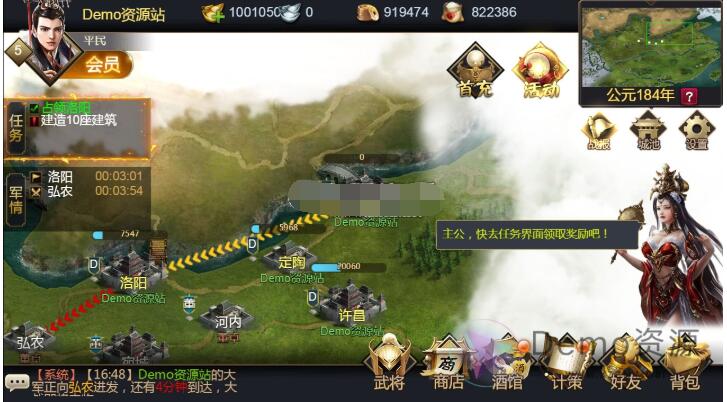Open the 设置 settings
This screenshot has height=402, width=727.
(x=696, y=131)
